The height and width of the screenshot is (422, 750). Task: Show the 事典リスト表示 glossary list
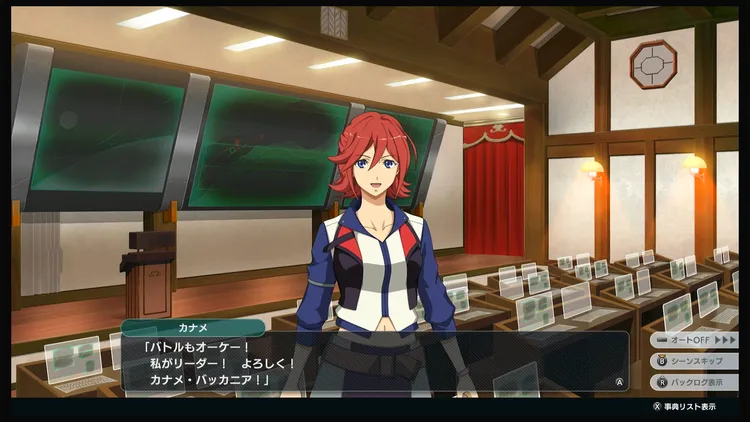click(x=684, y=407)
